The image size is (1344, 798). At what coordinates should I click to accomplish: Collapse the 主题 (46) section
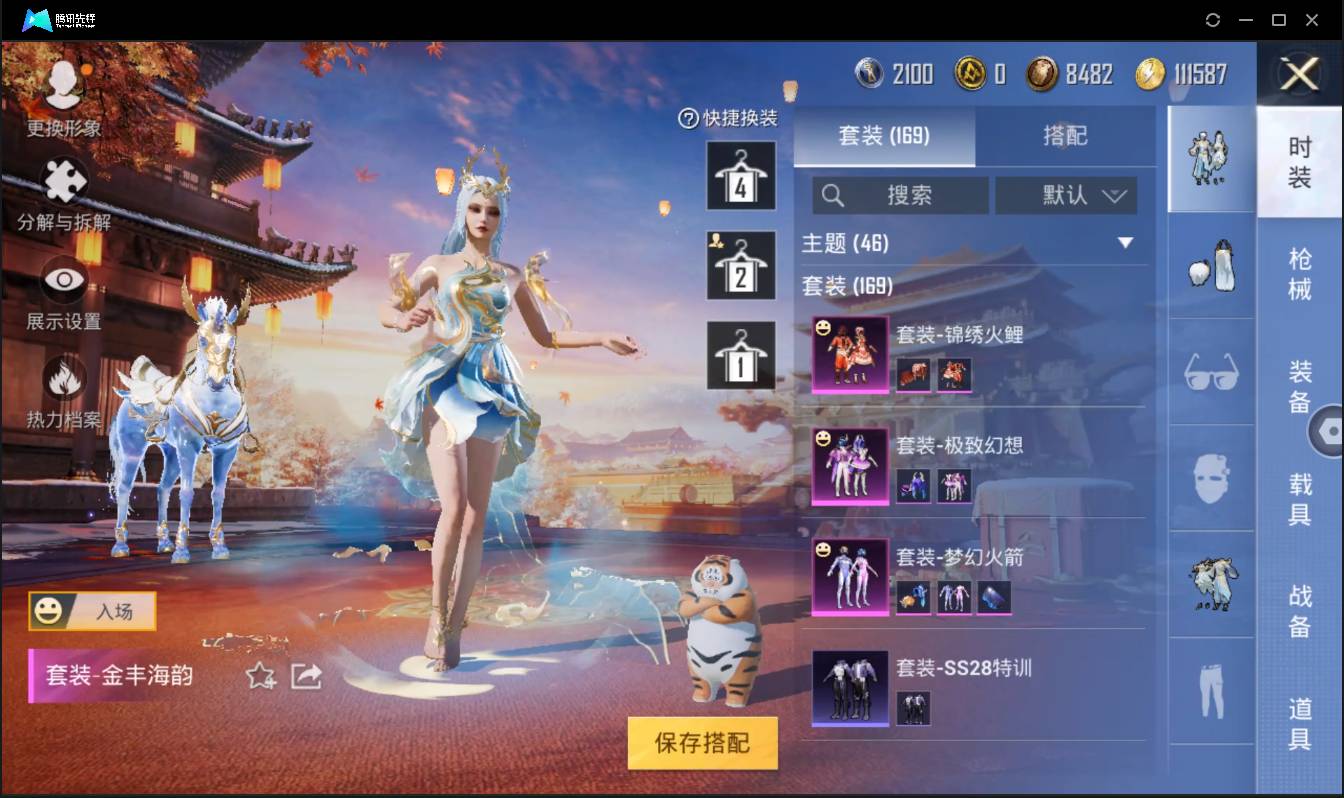(1127, 242)
